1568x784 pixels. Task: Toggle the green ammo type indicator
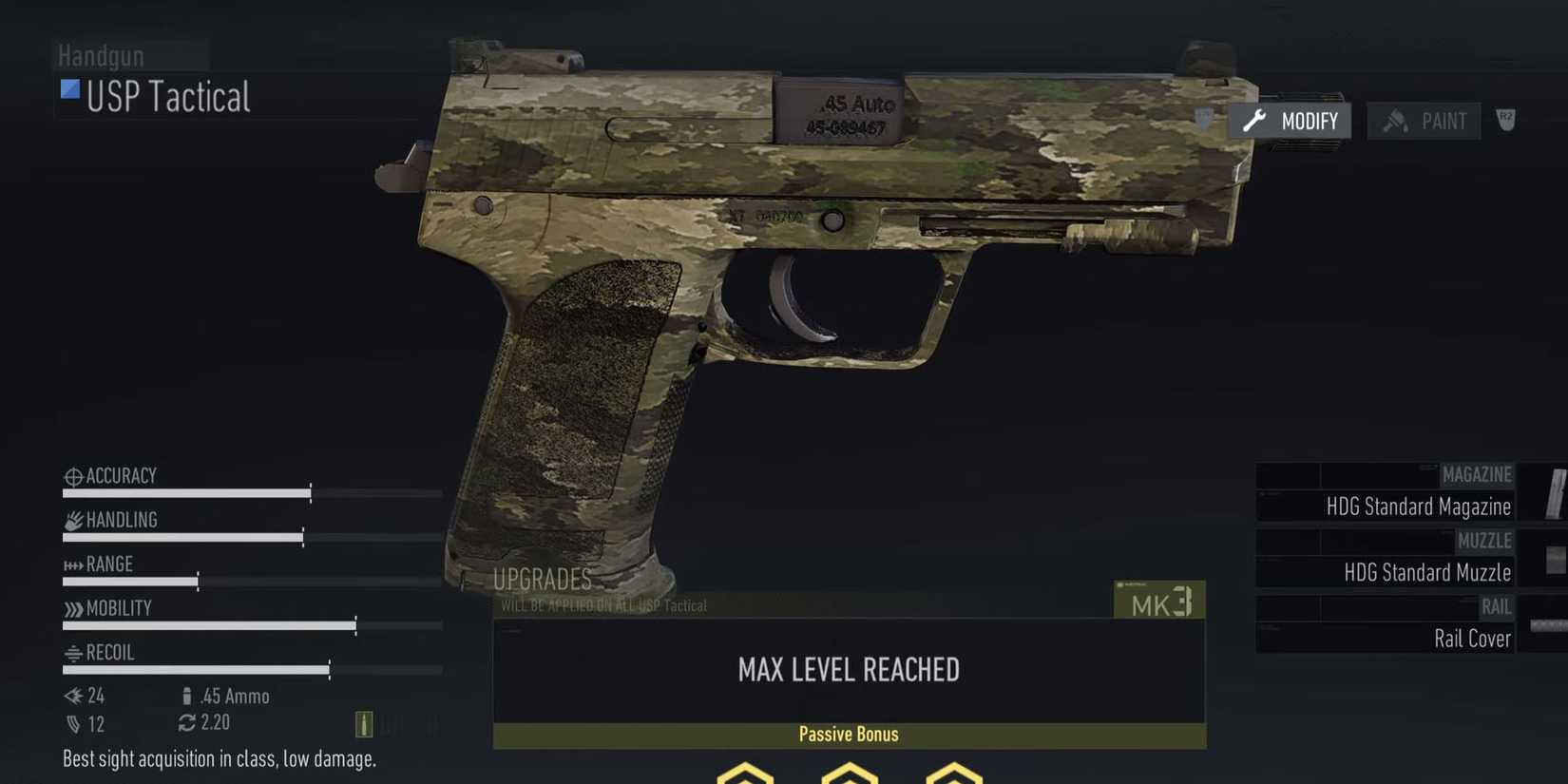364,724
